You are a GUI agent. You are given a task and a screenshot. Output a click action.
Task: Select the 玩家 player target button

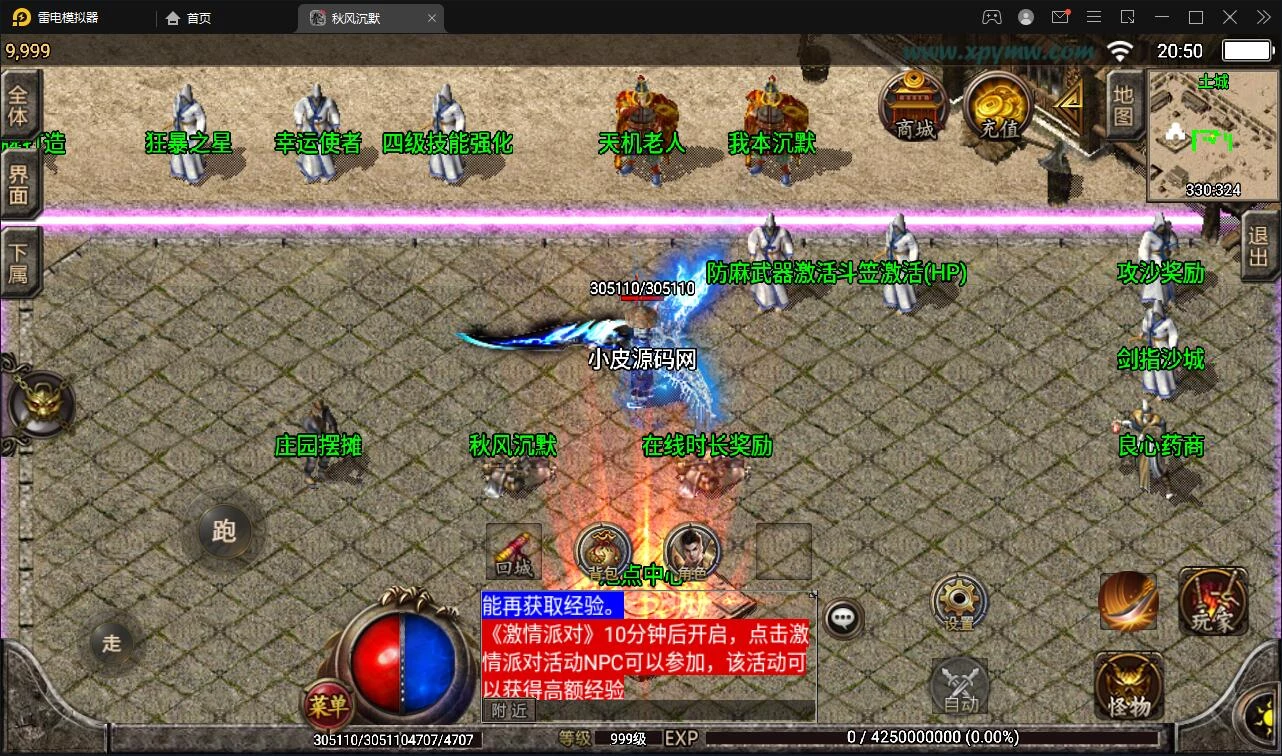[x=1213, y=602]
